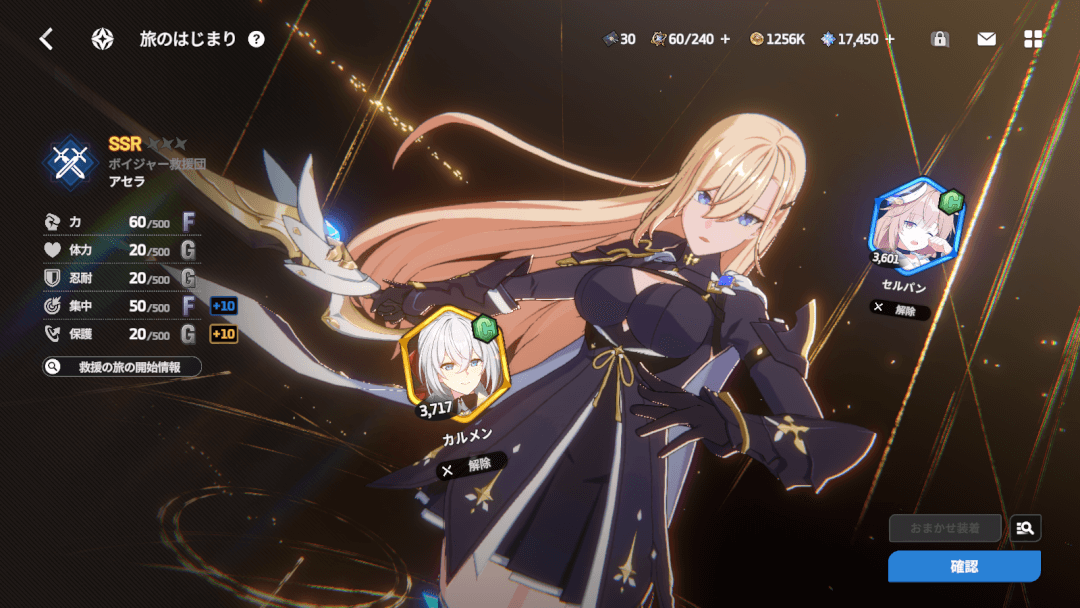The height and width of the screenshot is (608, 1080).
Task: Open the mail inbox
Action: pos(986,39)
